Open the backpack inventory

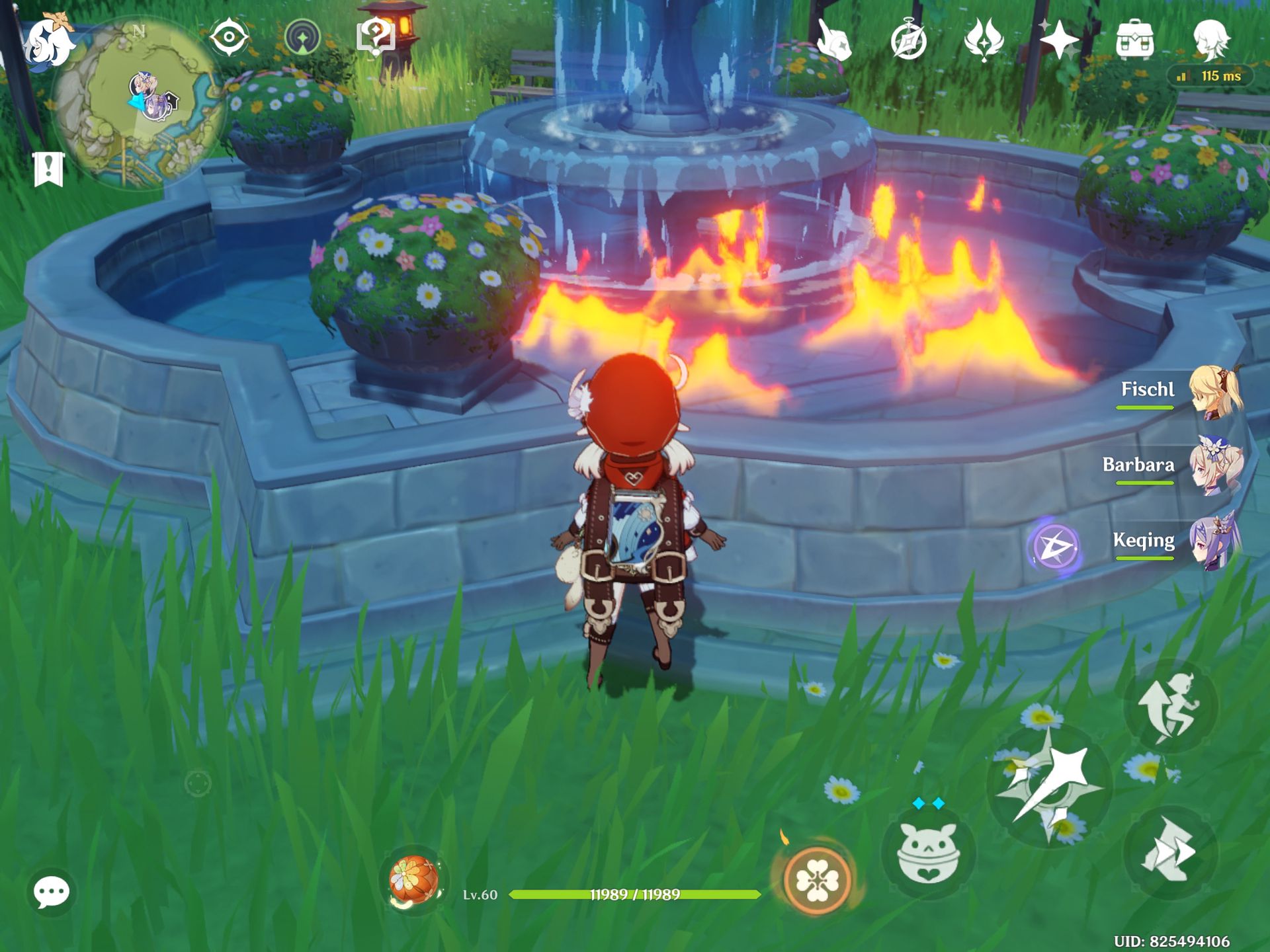[x=1134, y=40]
